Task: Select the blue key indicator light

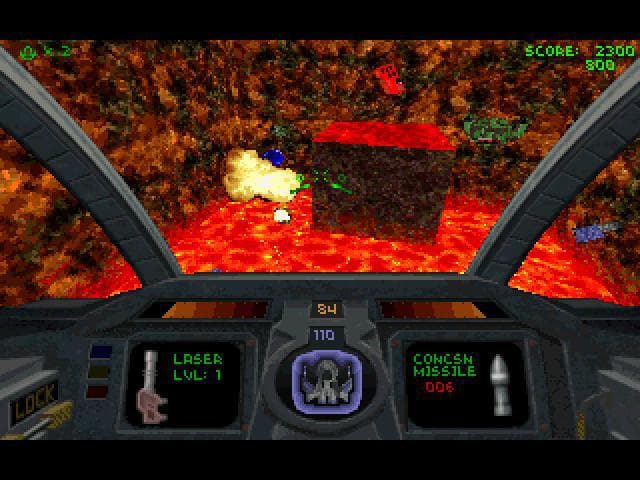Action: click(100, 353)
